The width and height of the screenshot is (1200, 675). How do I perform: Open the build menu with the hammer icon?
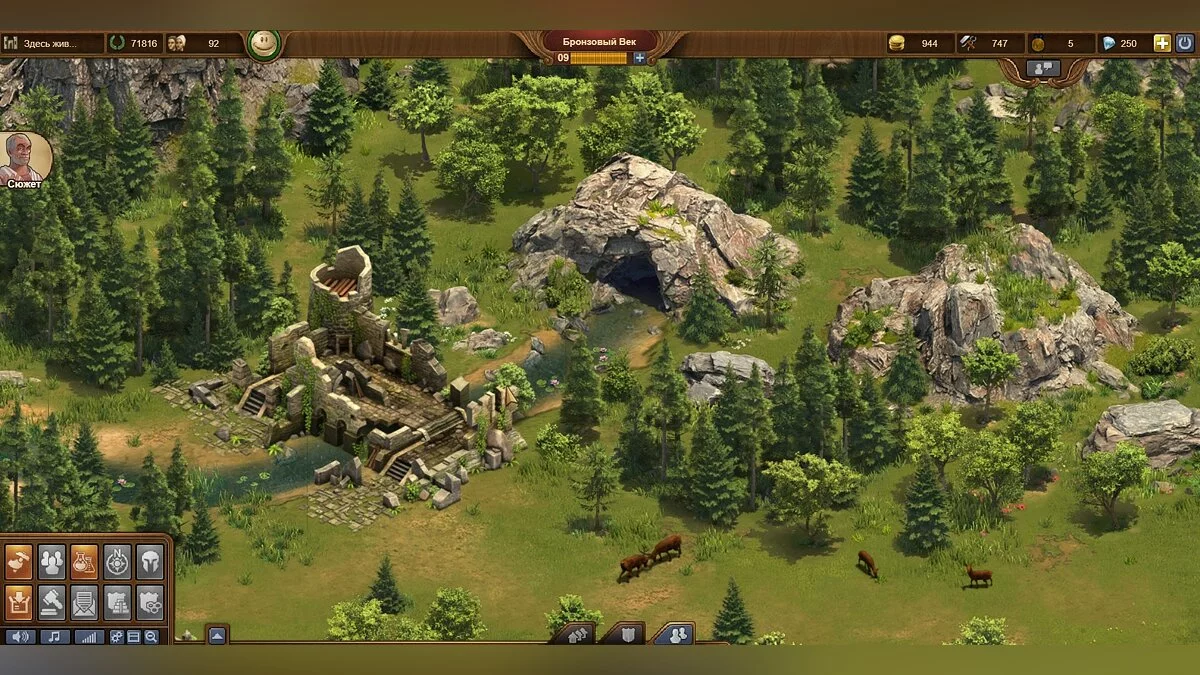coord(19,561)
